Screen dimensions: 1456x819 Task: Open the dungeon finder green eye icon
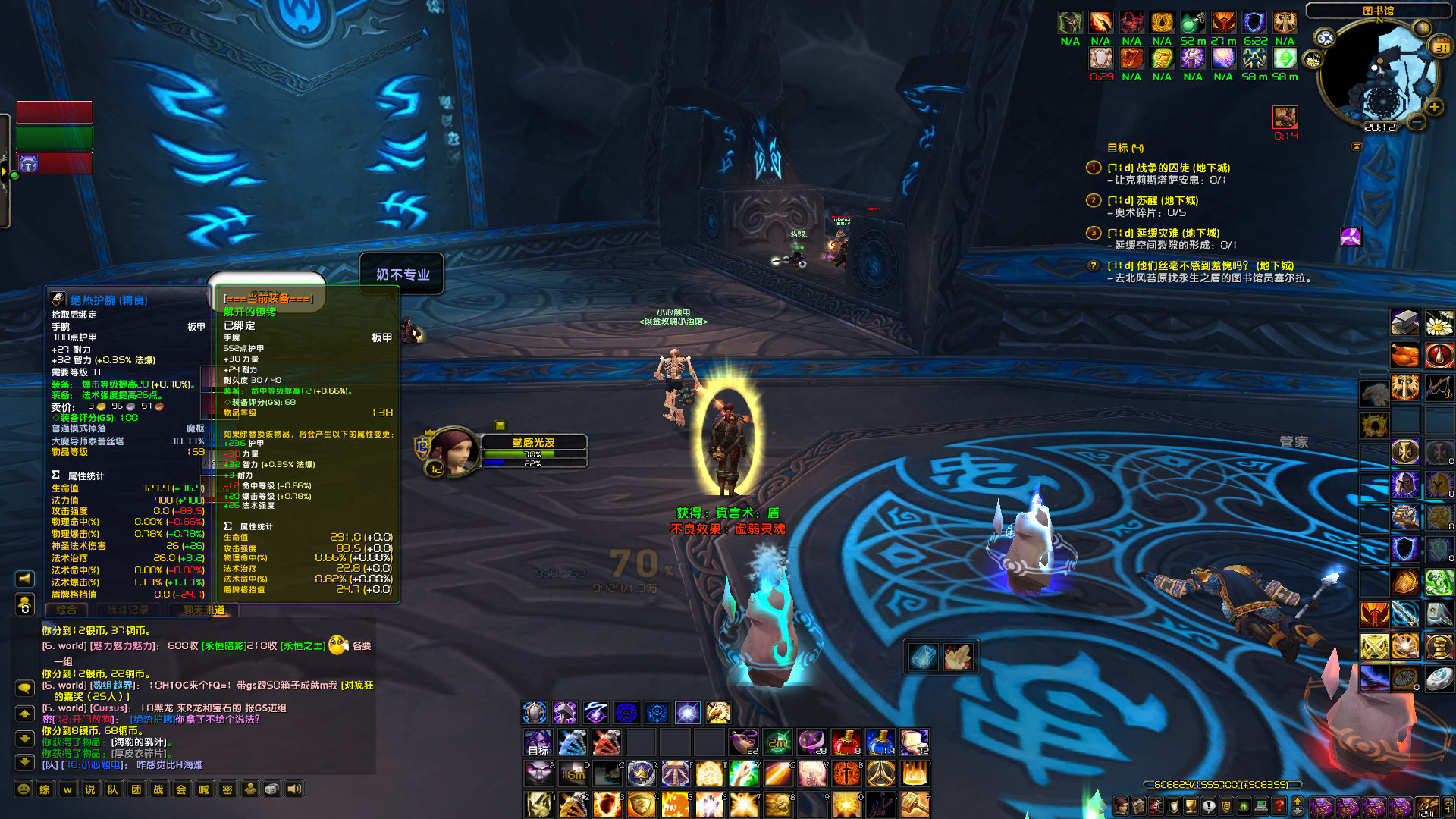point(1244,805)
